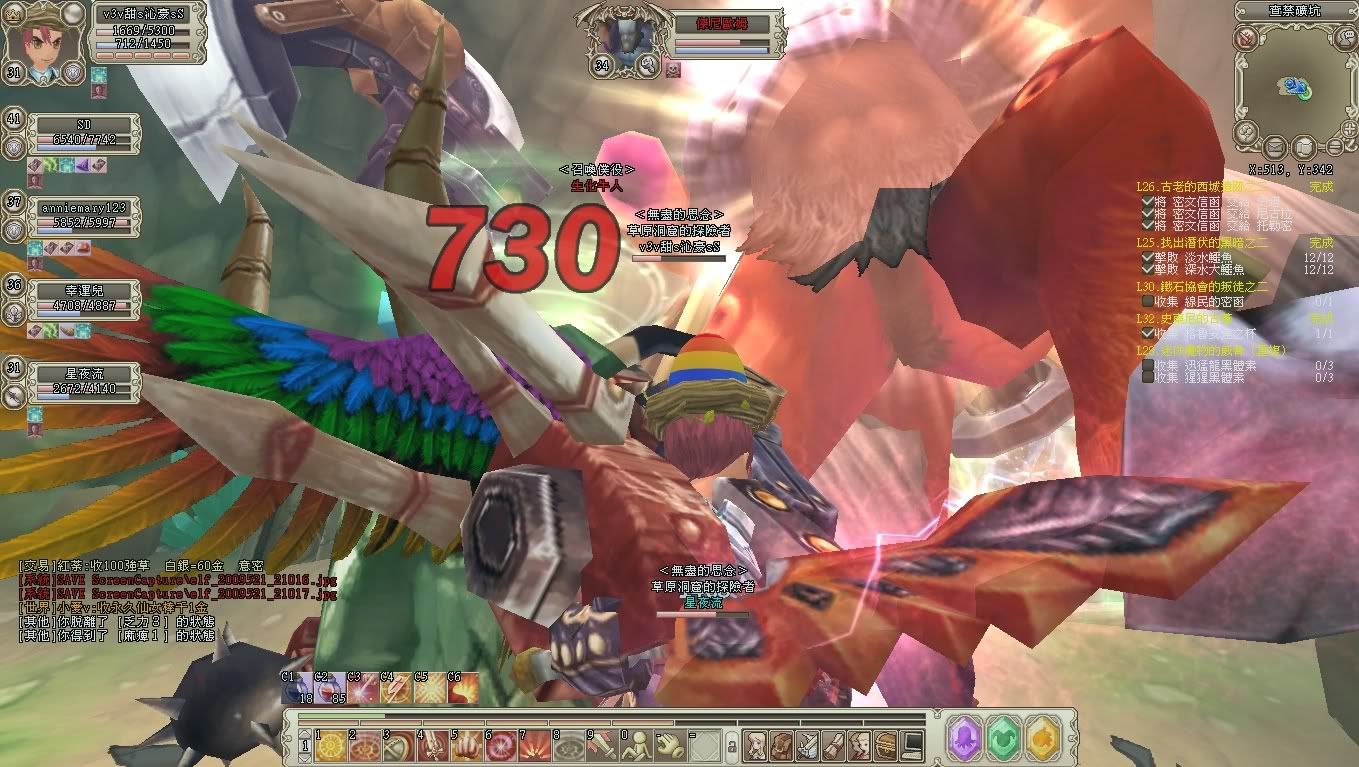Viewport: 1359px width, 767px height.
Task: Use the blue potion in slot C1
Action: pyautogui.click(x=296, y=688)
